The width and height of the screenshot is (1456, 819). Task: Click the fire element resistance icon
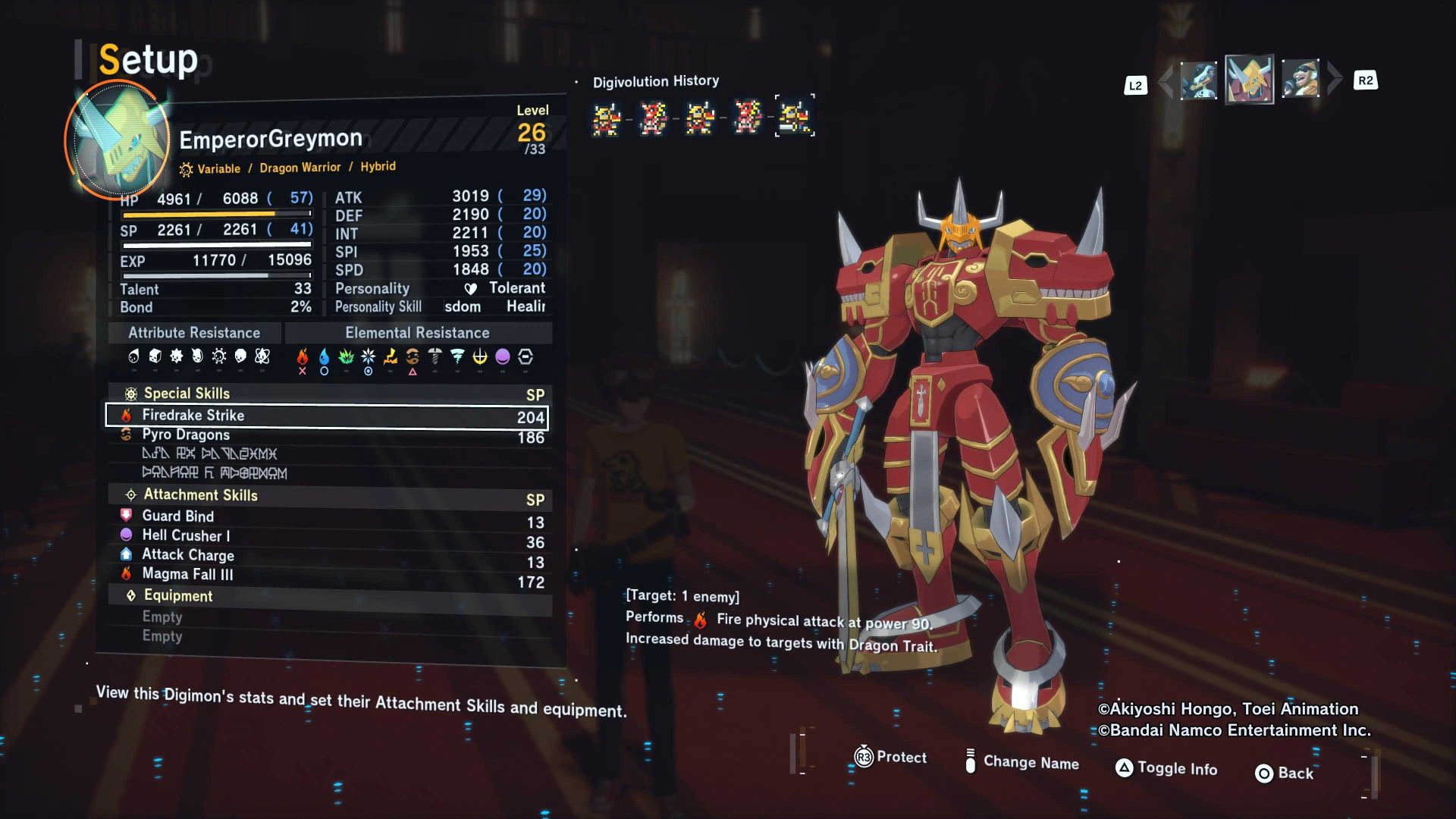[x=303, y=357]
